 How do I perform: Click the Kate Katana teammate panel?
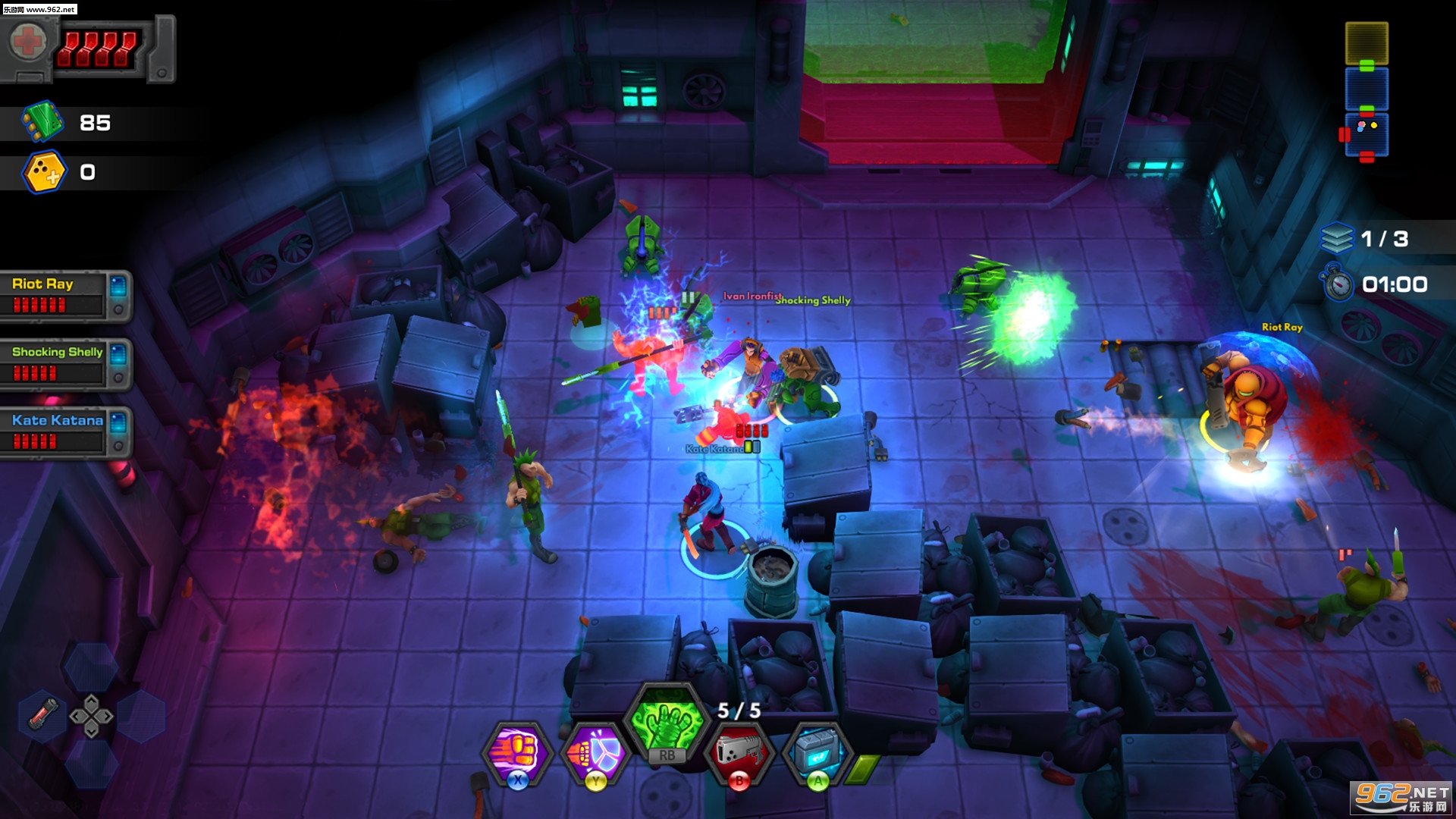coord(65,431)
